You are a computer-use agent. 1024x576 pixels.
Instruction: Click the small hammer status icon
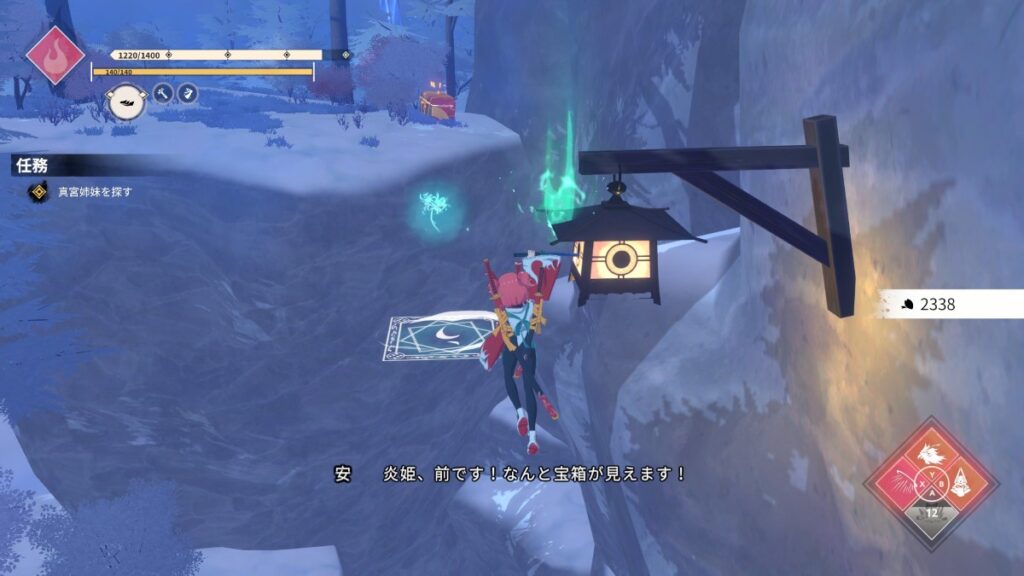[164, 94]
